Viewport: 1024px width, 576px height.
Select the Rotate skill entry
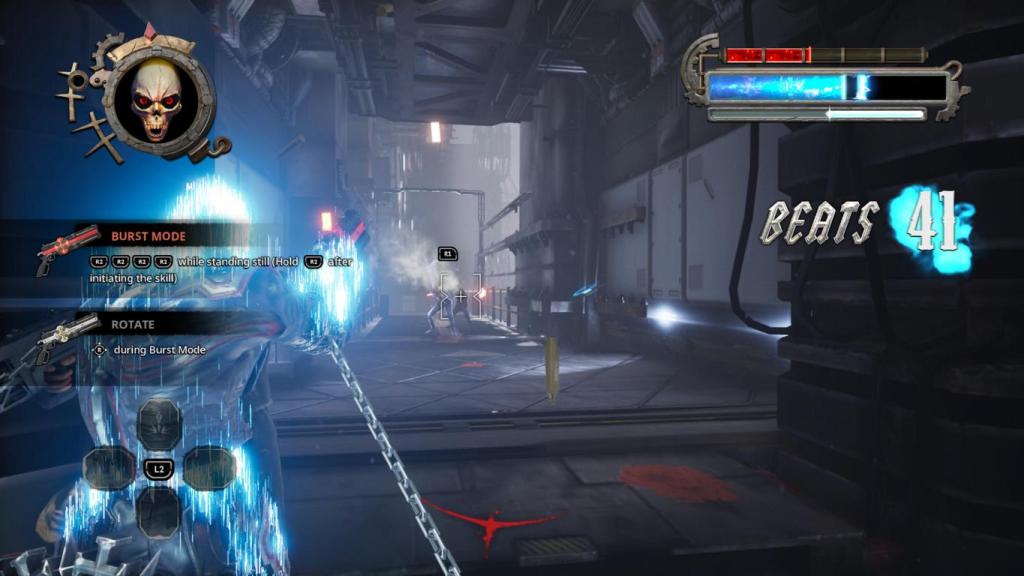(131, 325)
